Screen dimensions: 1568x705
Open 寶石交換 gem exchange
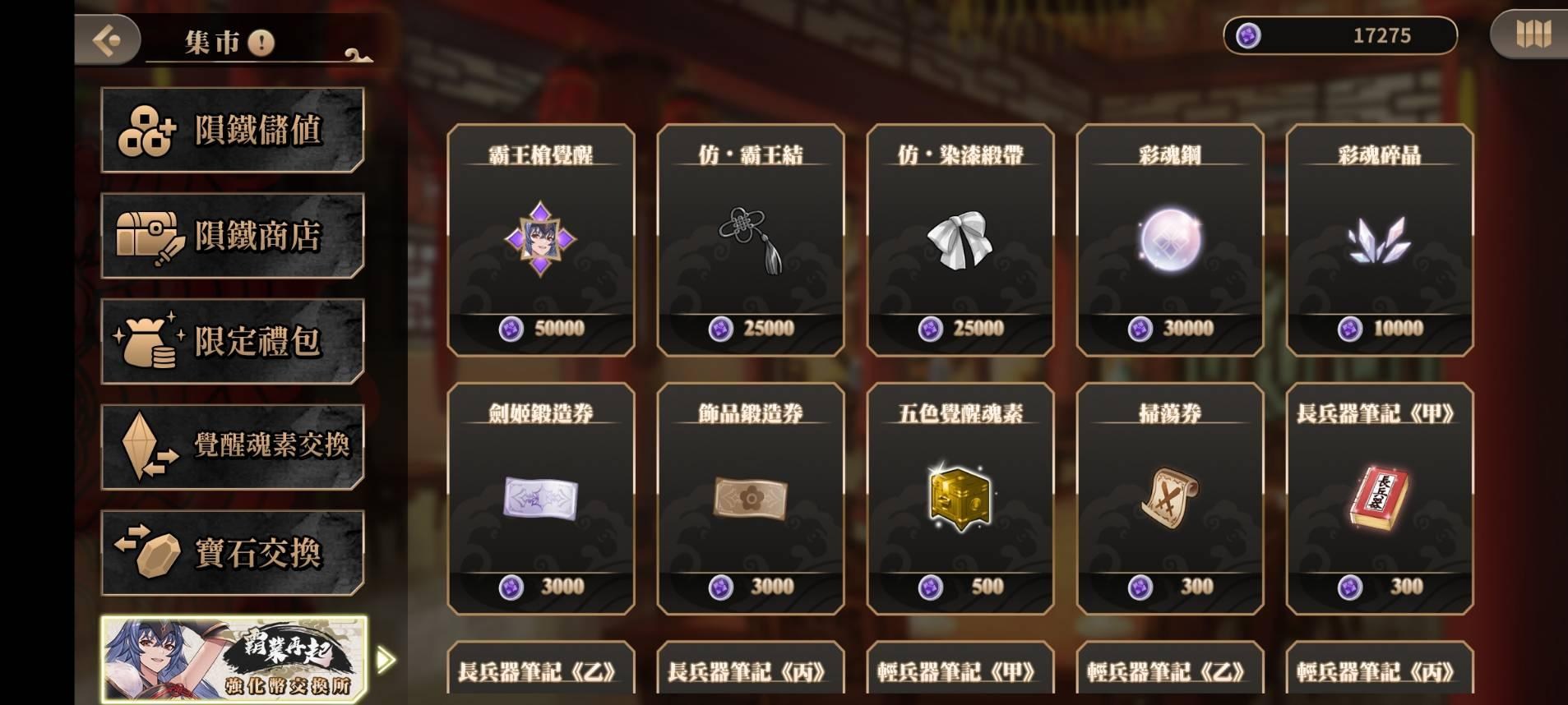[x=233, y=551]
